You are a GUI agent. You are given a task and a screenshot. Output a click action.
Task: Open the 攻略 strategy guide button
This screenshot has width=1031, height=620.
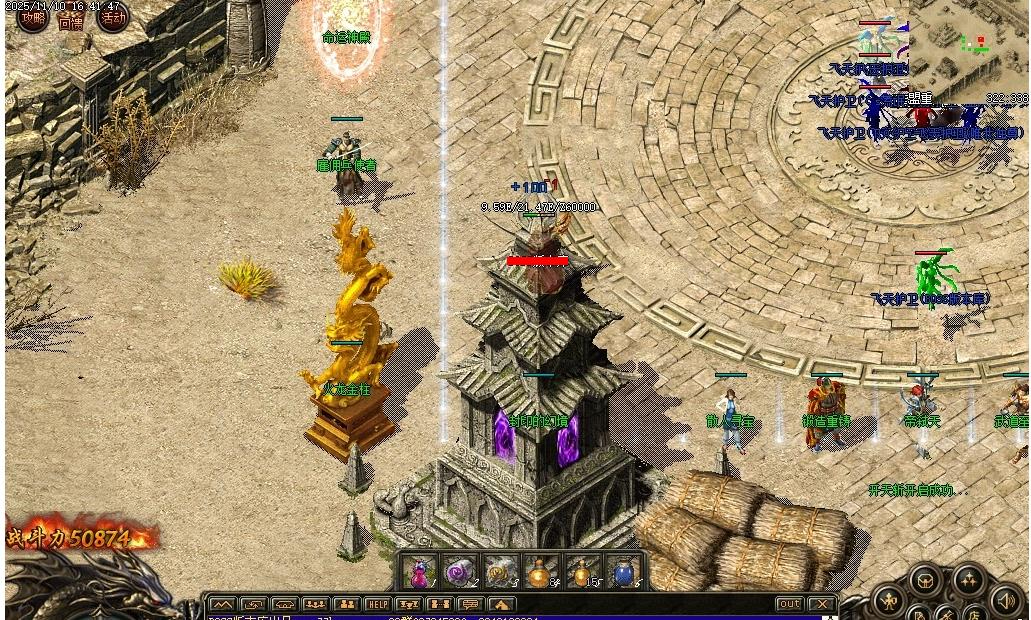pyautogui.click(x=33, y=18)
